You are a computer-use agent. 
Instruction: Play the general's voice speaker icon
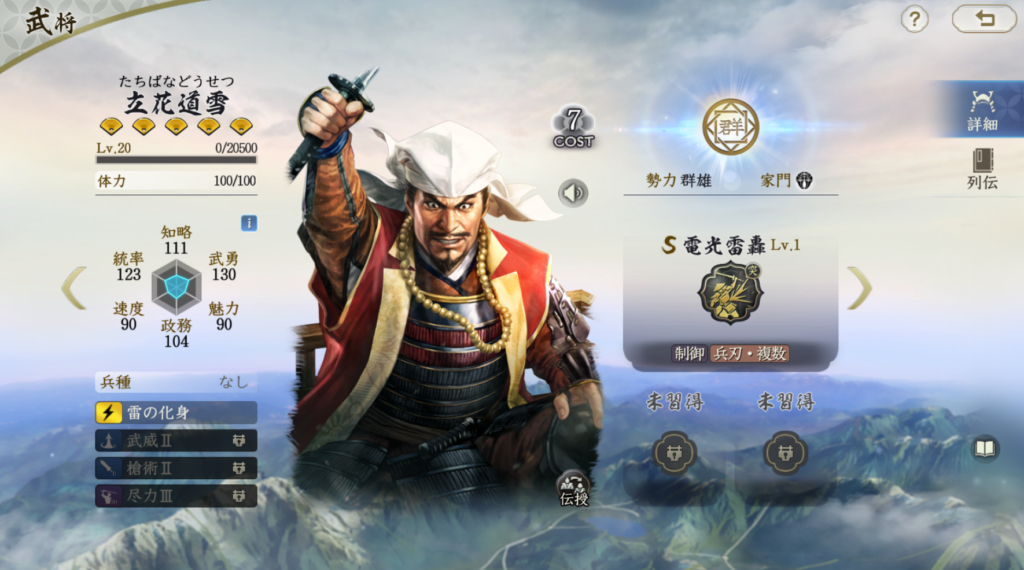(573, 192)
